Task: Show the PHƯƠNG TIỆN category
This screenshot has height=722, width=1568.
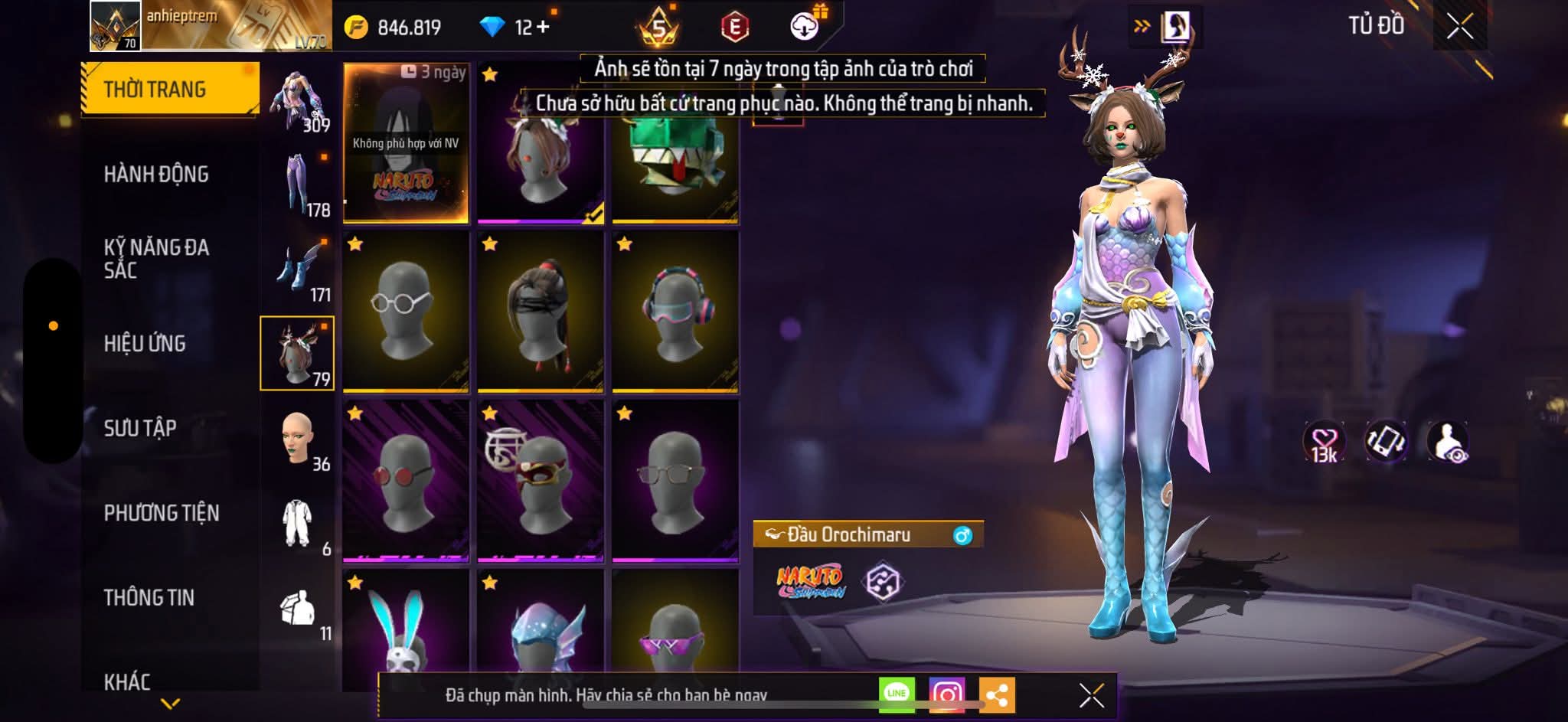Action: [162, 513]
